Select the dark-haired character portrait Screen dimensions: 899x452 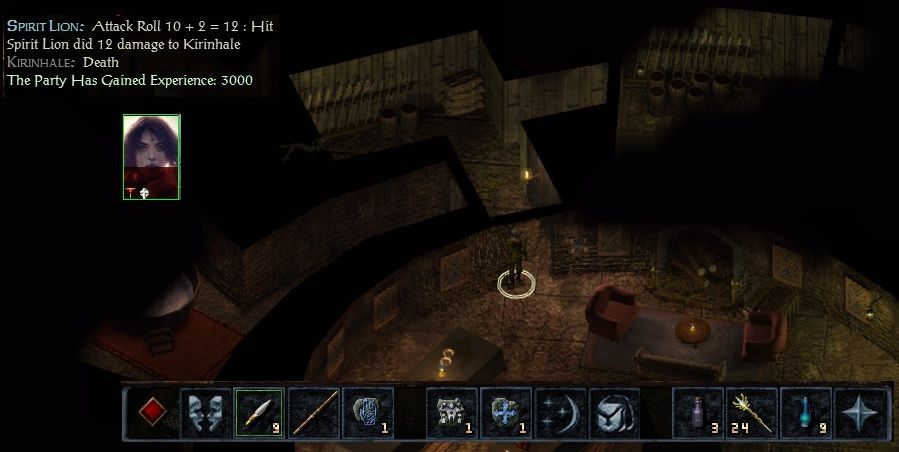click(151, 156)
